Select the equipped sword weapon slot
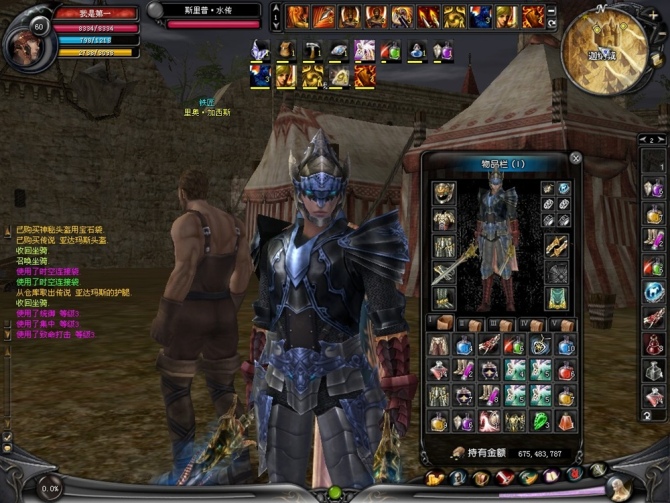 (444, 272)
